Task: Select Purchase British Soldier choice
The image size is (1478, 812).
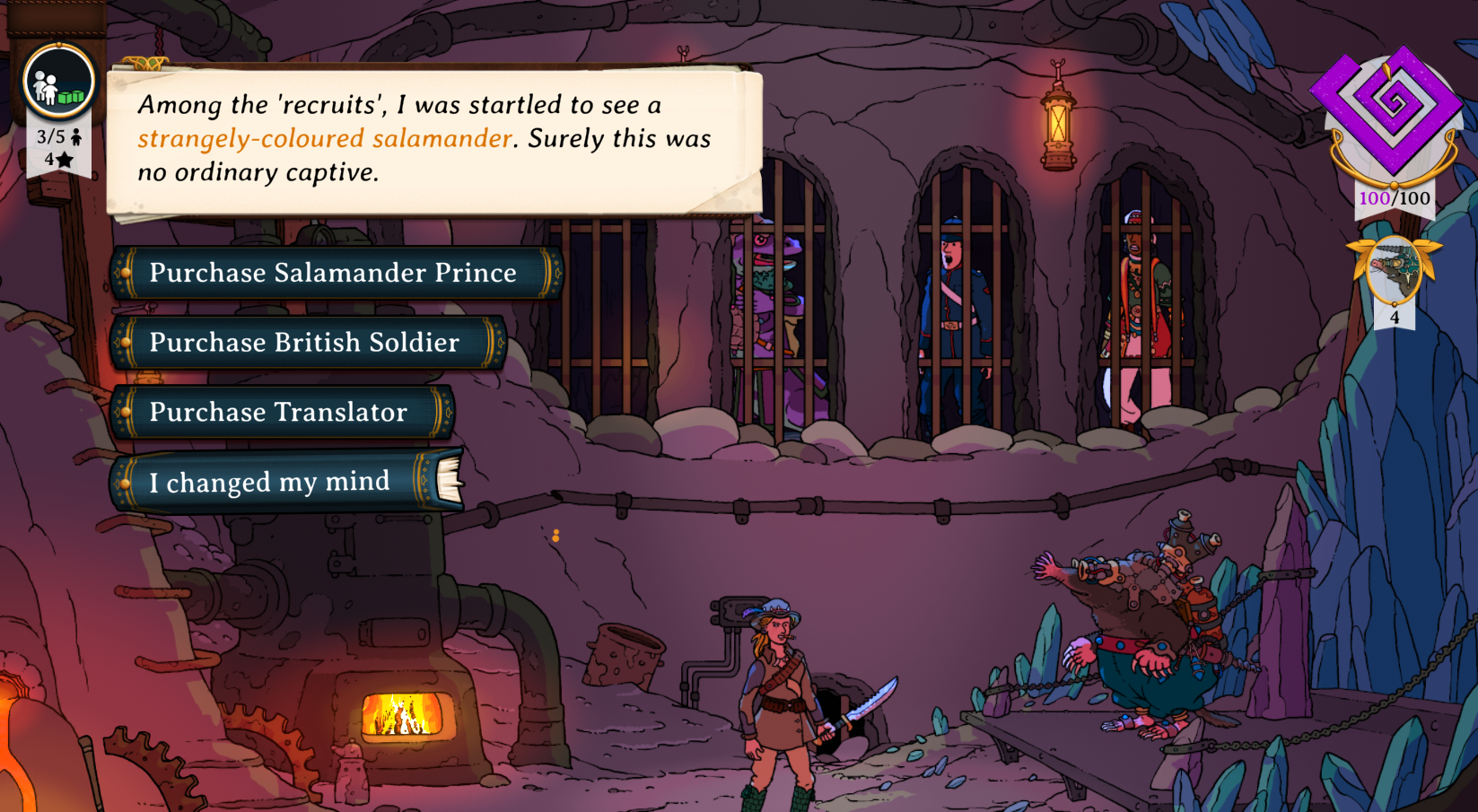Action: point(305,343)
